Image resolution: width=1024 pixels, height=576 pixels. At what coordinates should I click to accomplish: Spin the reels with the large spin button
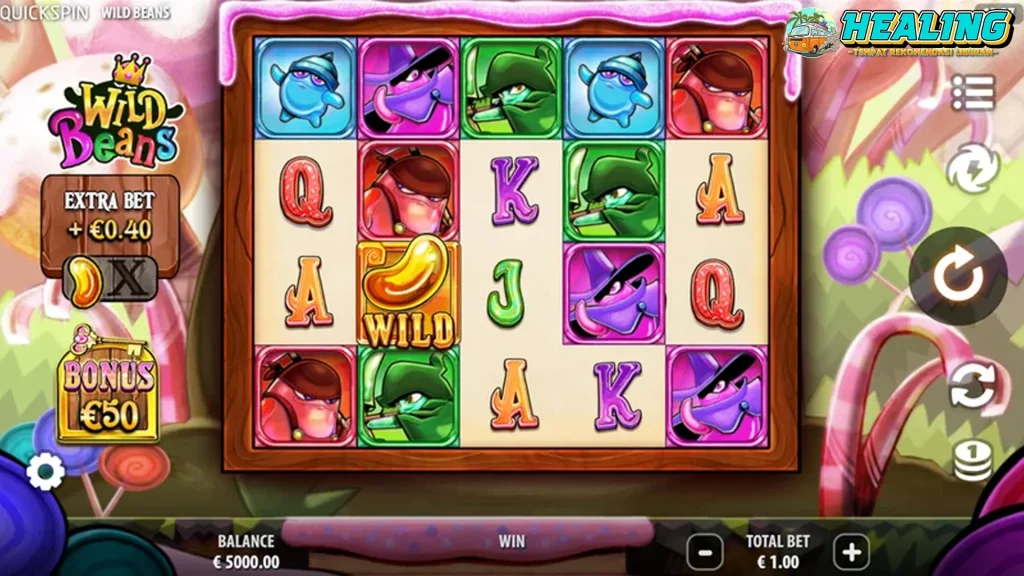click(958, 277)
